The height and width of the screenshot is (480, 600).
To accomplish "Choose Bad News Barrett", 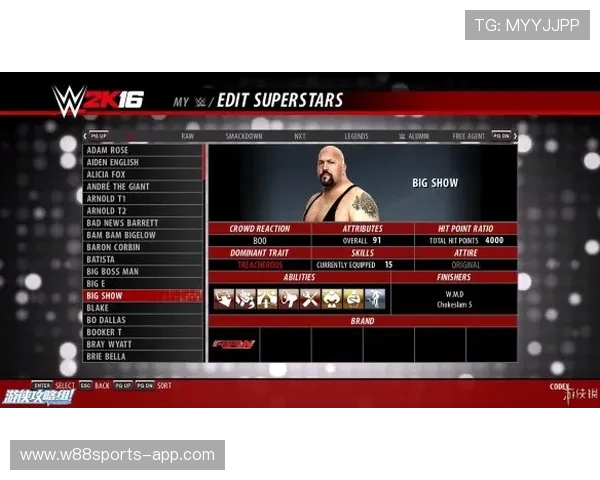I will click(142, 223).
